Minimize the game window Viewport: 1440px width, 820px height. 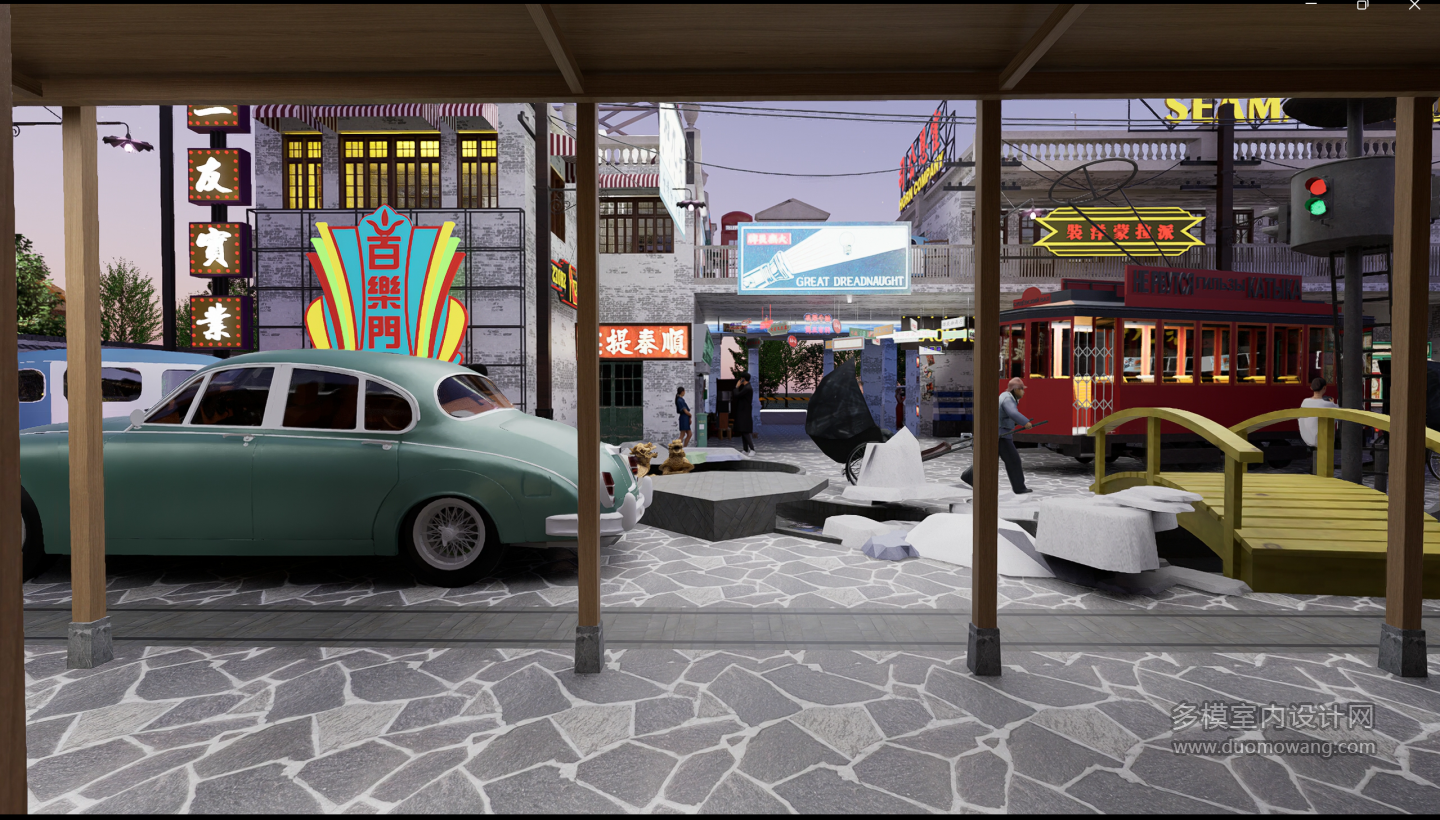click(1311, 5)
